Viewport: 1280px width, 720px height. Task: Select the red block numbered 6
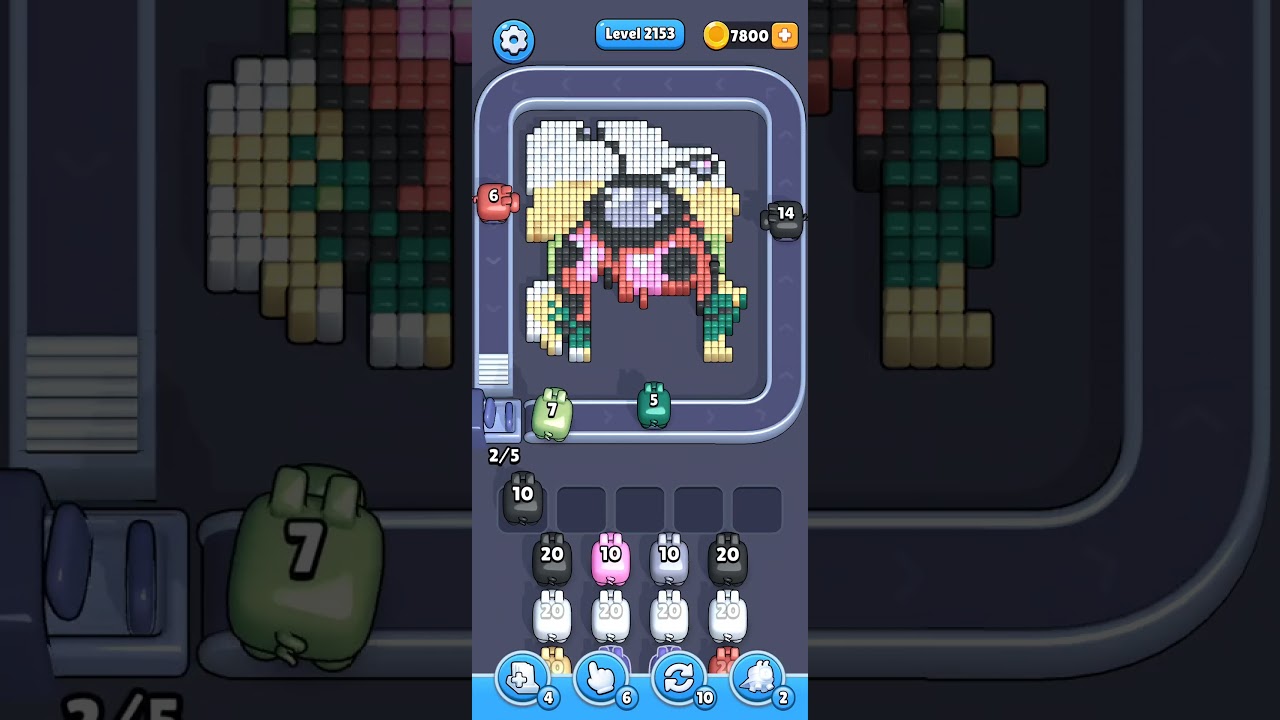[494, 198]
